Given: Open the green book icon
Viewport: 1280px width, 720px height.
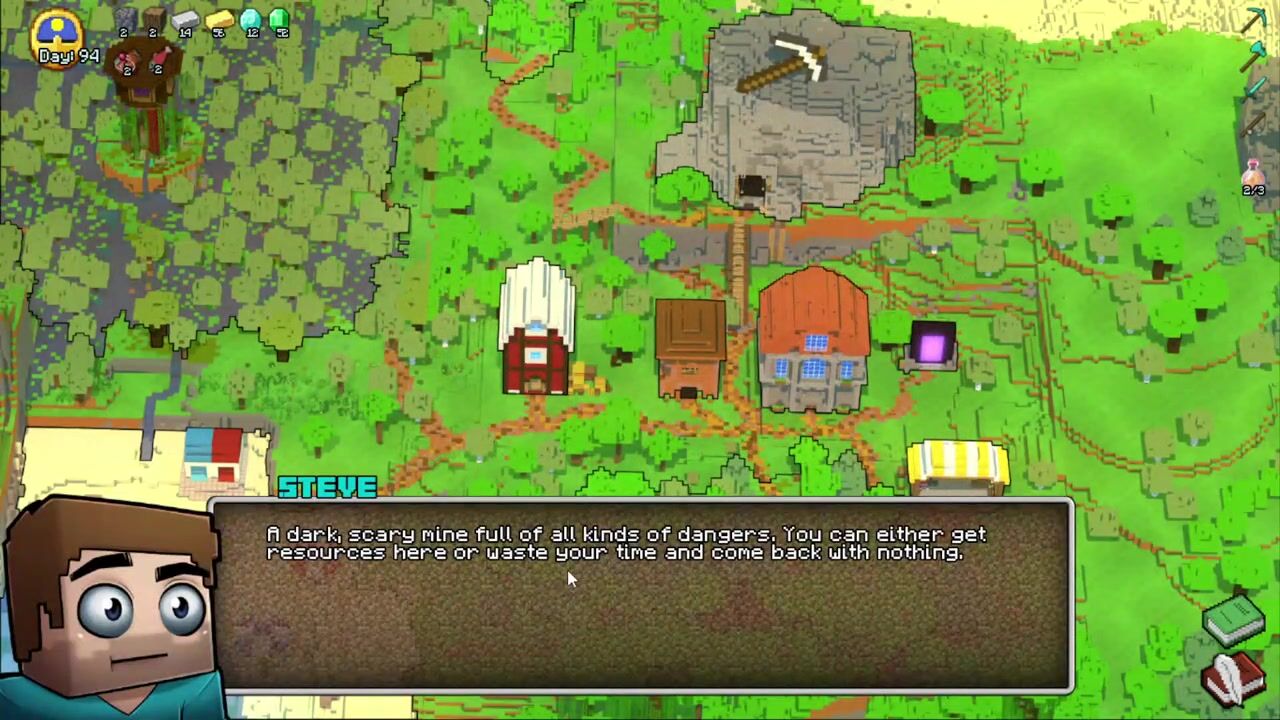Looking at the screenshot, I should [x=1234, y=620].
